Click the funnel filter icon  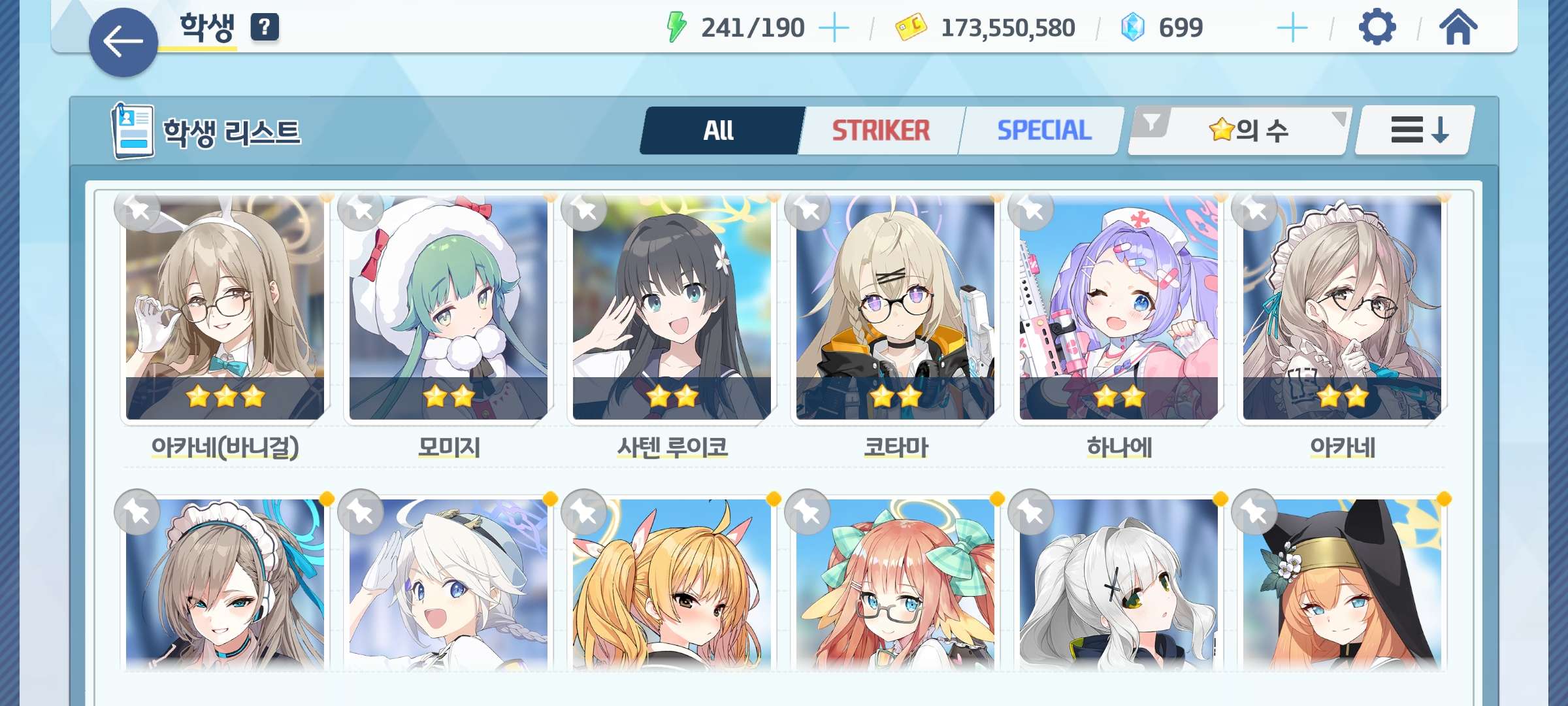1151,122
